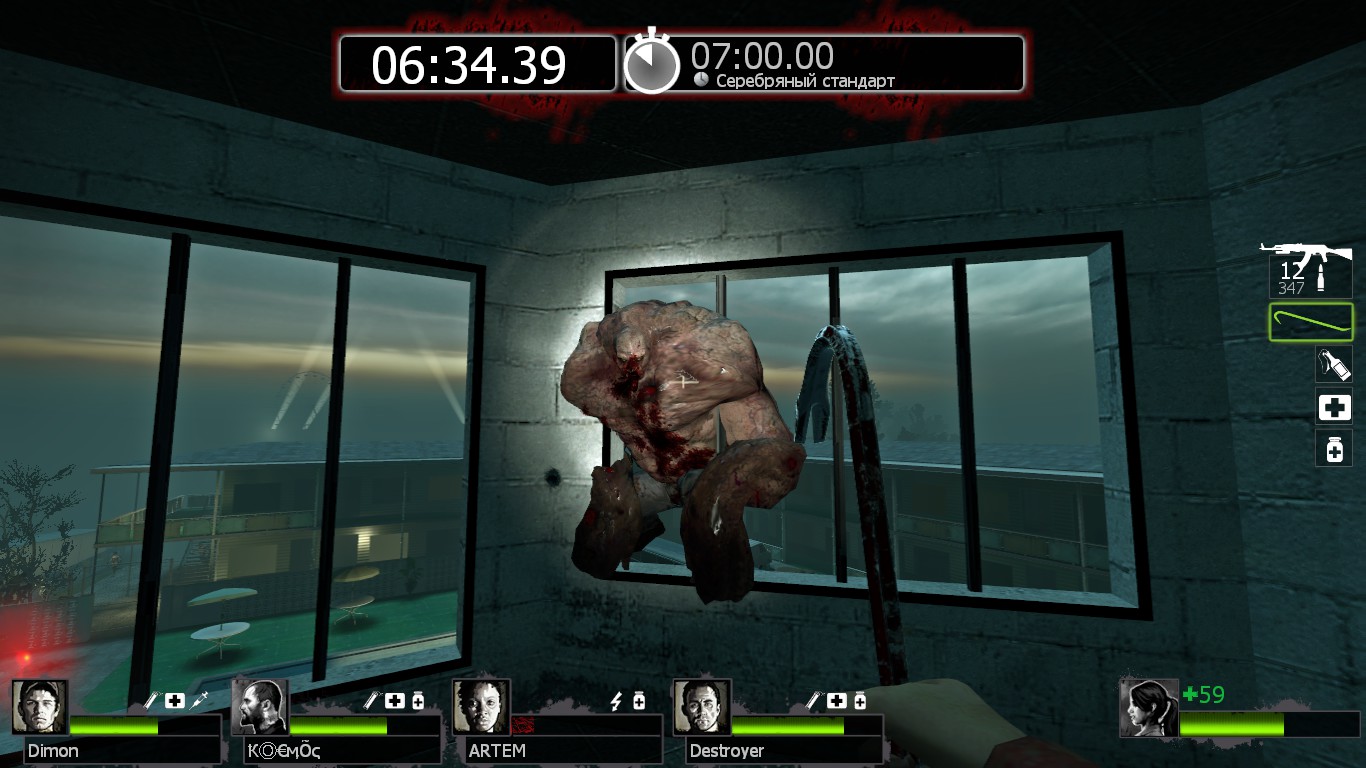1366x768 pixels.
Task: Click the bearded teammate portrait beside Dimon
Action: tap(260, 708)
